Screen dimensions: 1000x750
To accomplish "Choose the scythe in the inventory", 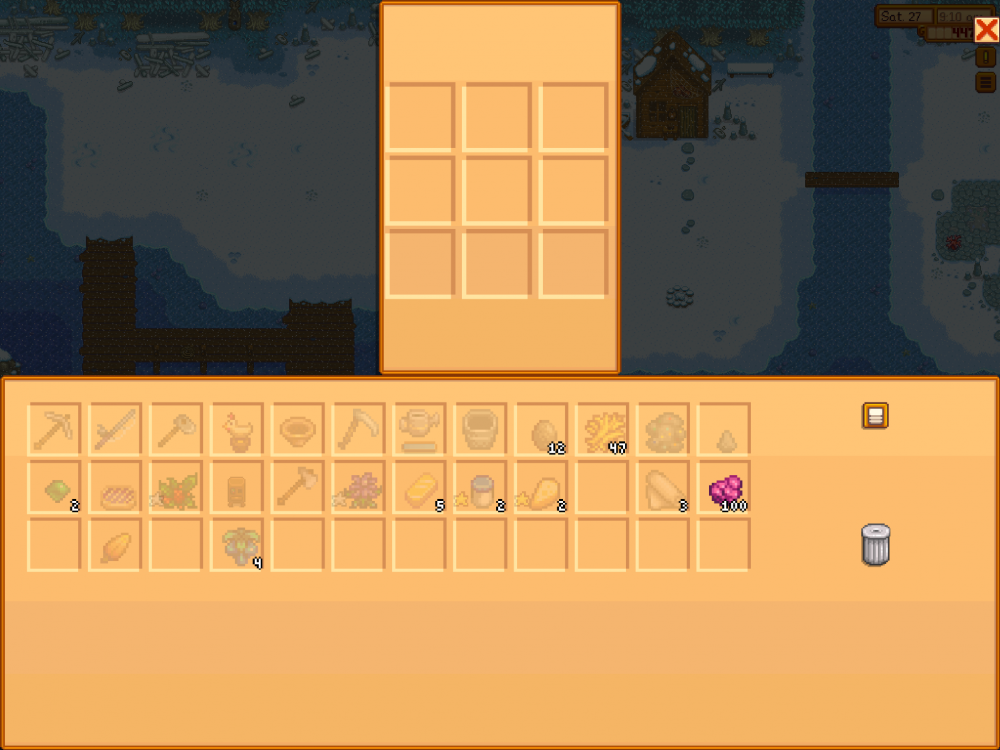I will point(359,429).
